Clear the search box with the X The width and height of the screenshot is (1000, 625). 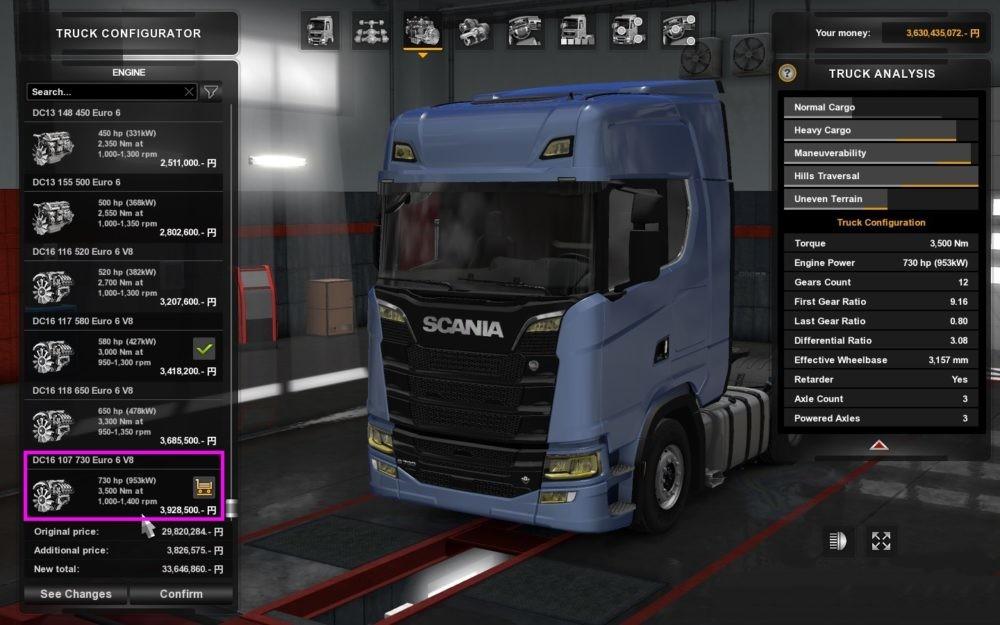[189, 92]
